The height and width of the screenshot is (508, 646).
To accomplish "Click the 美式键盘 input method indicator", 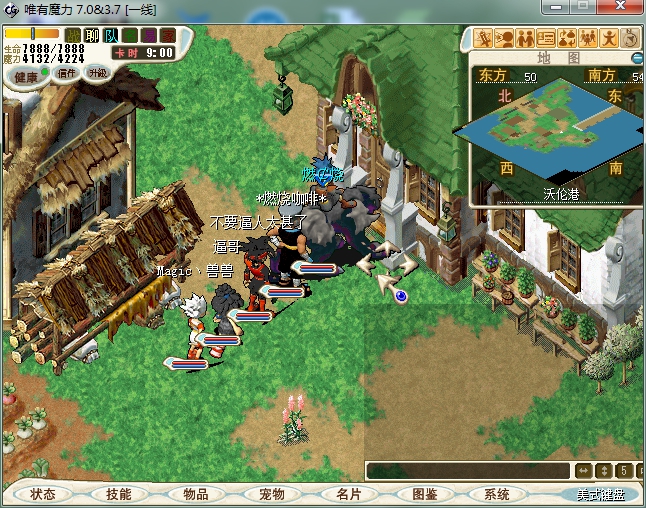I will (599, 494).
